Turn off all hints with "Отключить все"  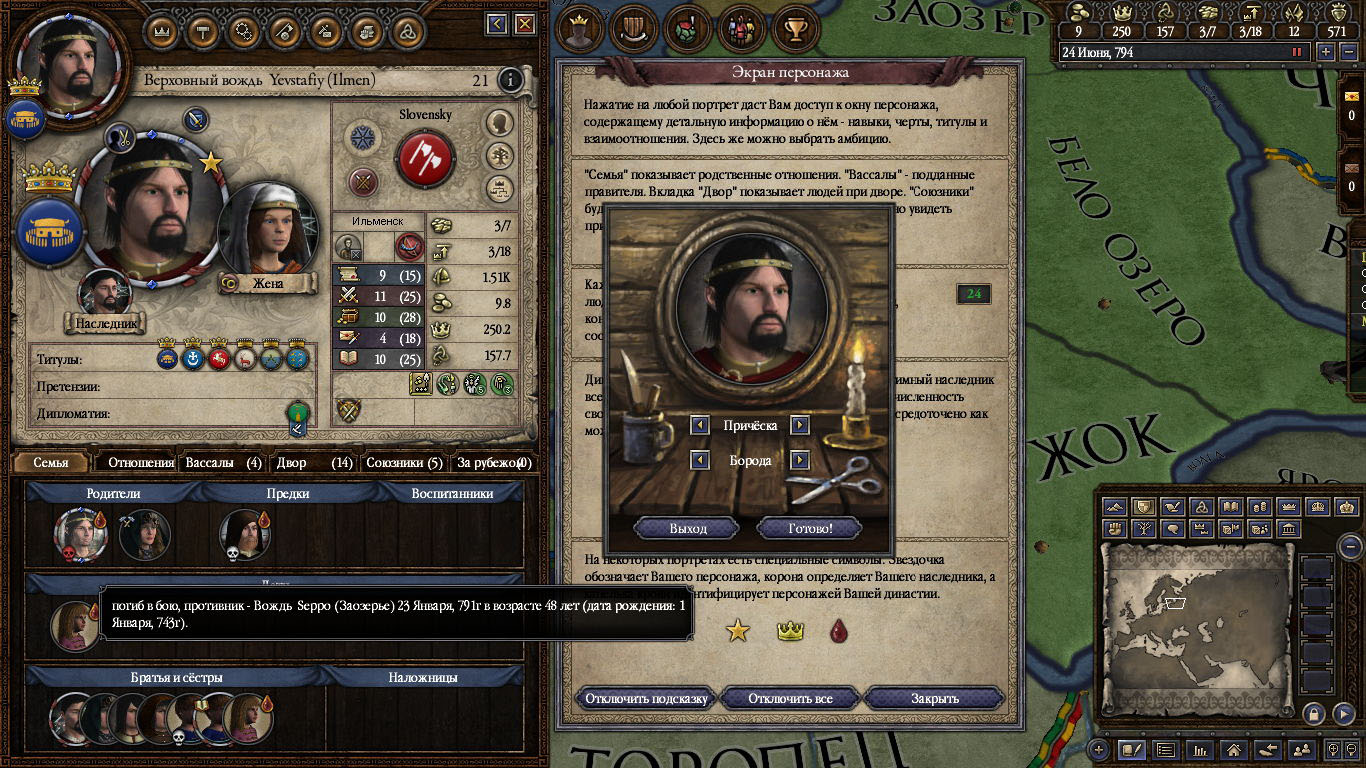click(x=790, y=698)
